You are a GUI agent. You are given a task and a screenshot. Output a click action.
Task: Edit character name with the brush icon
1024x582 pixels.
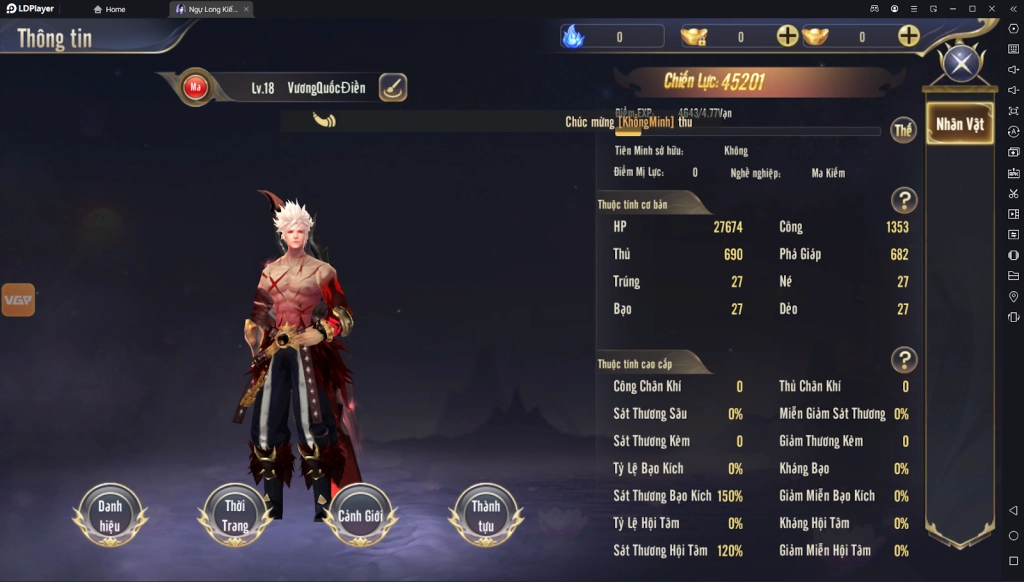click(x=393, y=87)
